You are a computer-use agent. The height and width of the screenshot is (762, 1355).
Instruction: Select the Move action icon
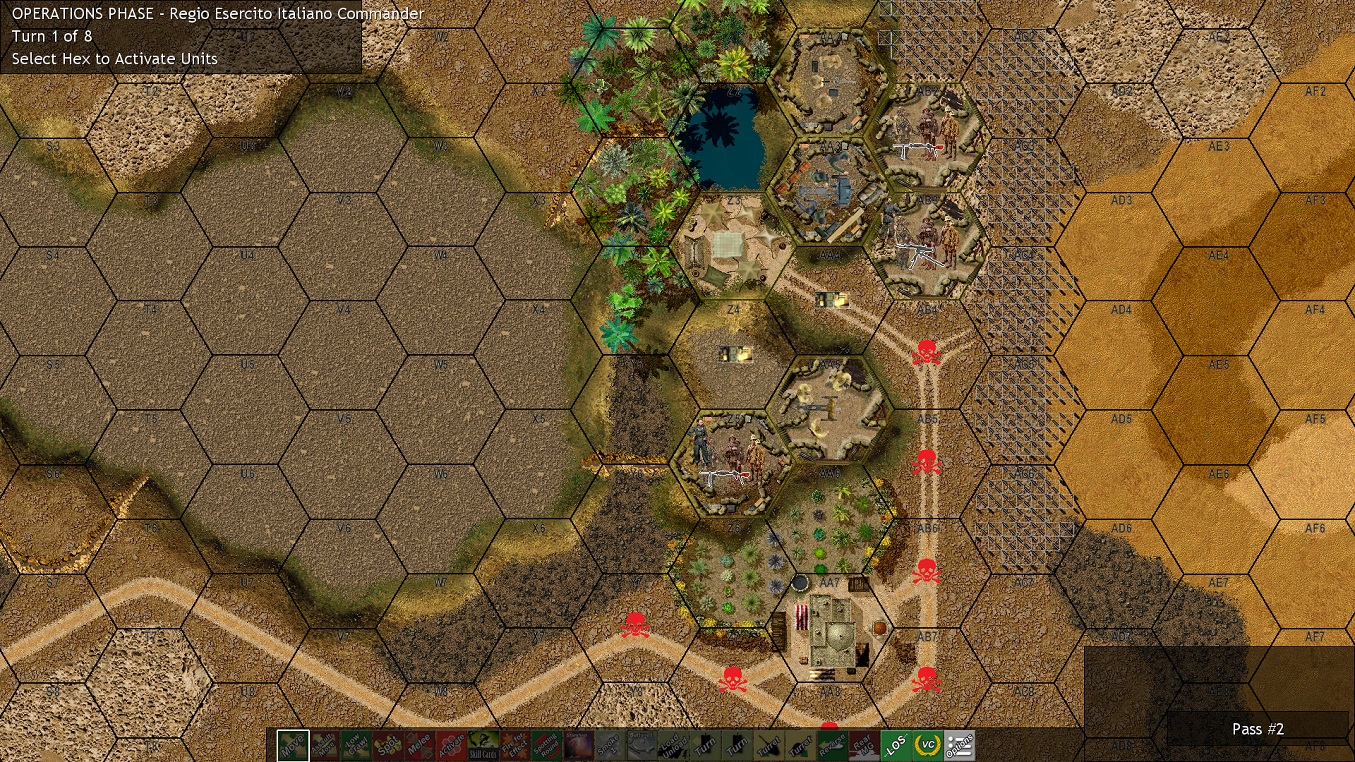[291, 745]
